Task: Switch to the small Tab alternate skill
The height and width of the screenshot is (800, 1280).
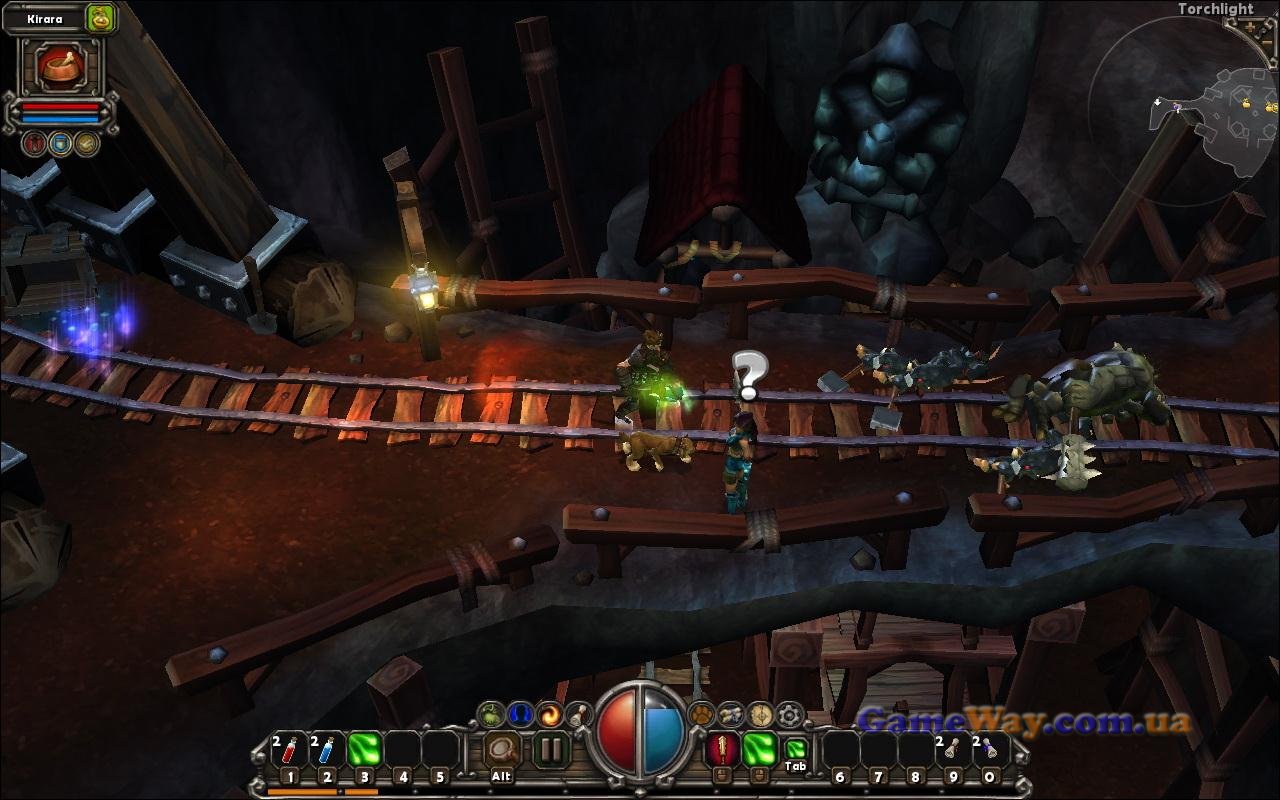Action: (x=795, y=749)
